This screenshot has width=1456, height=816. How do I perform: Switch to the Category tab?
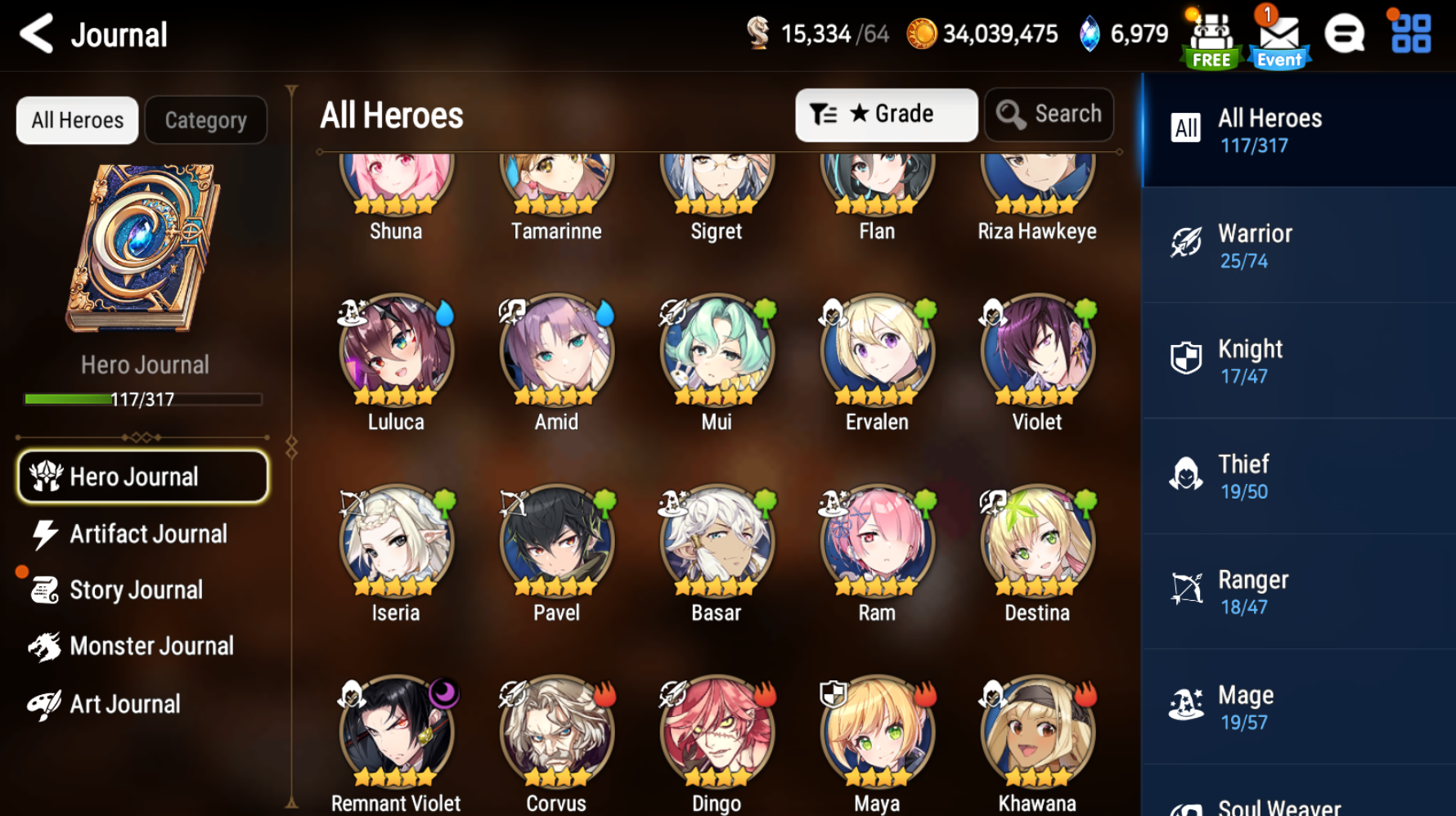tap(205, 119)
